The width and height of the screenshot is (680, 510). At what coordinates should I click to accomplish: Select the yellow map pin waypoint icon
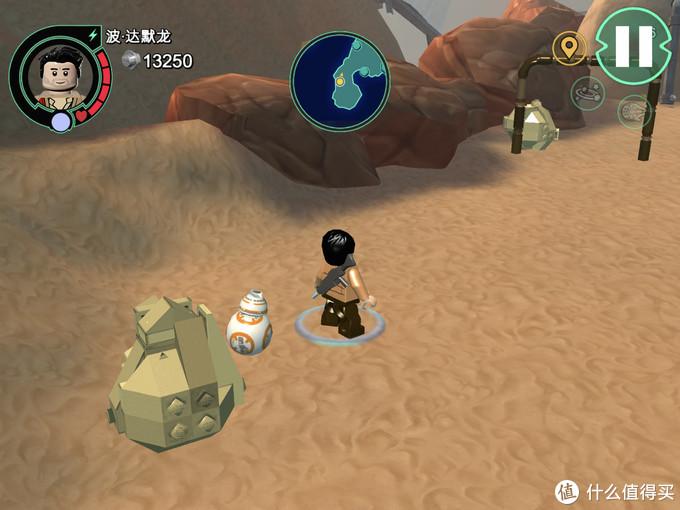click(x=570, y=46)
